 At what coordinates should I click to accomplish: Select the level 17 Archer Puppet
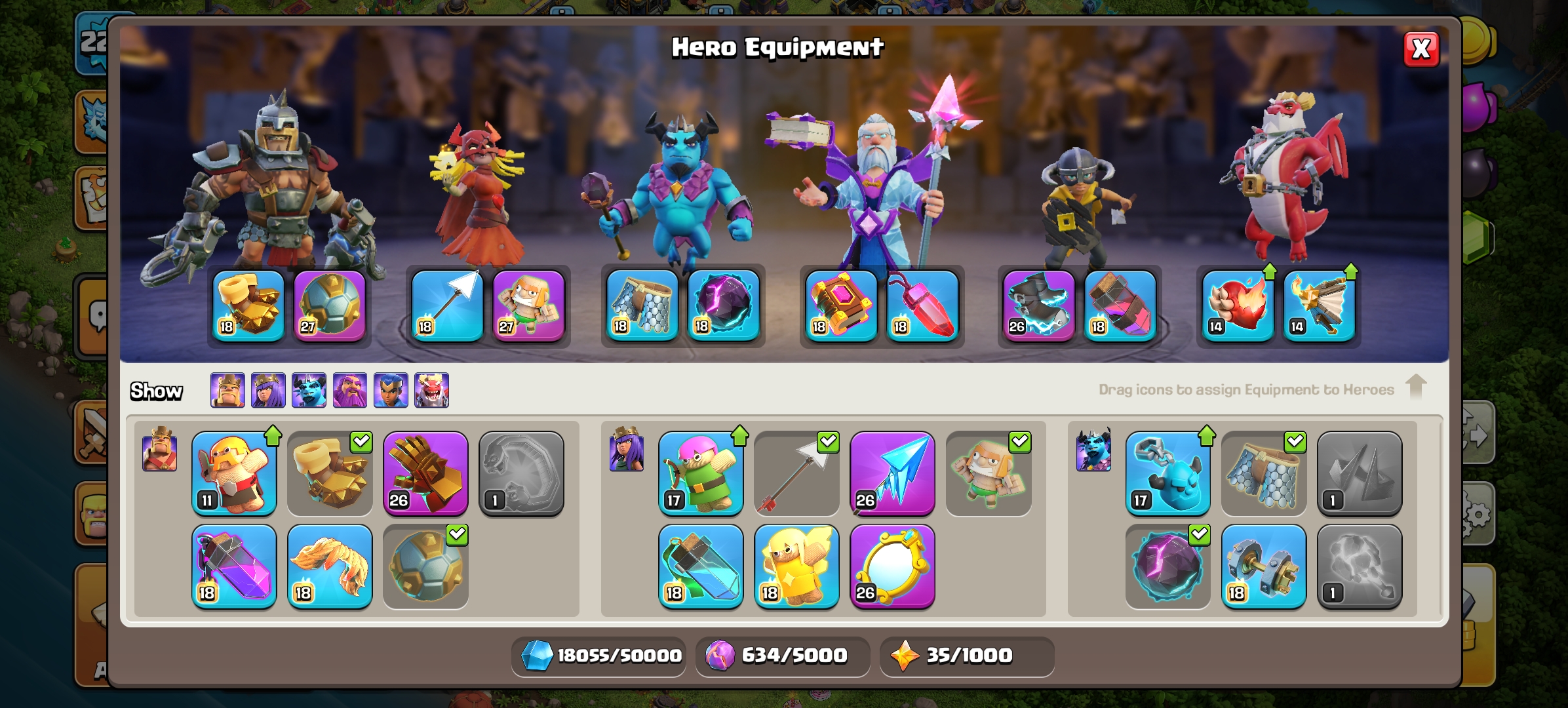701,473
